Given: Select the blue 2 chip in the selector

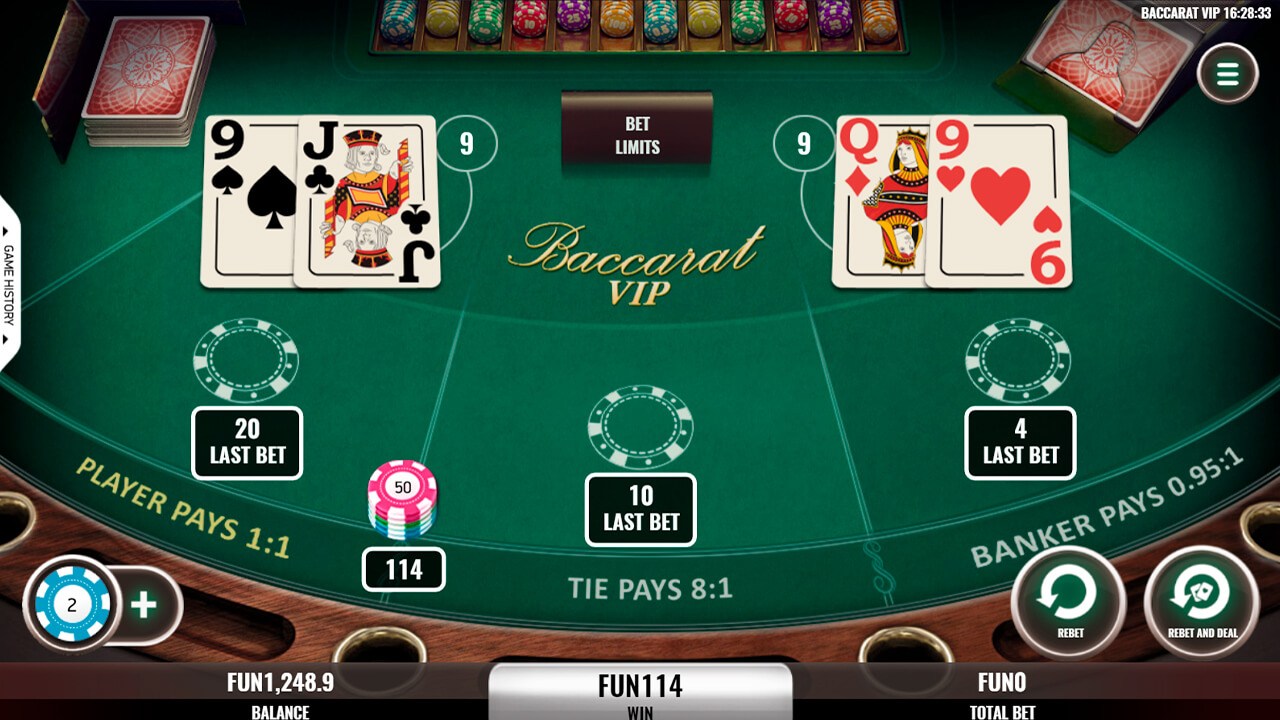Looking at the screenshot, I should [70, 603].
